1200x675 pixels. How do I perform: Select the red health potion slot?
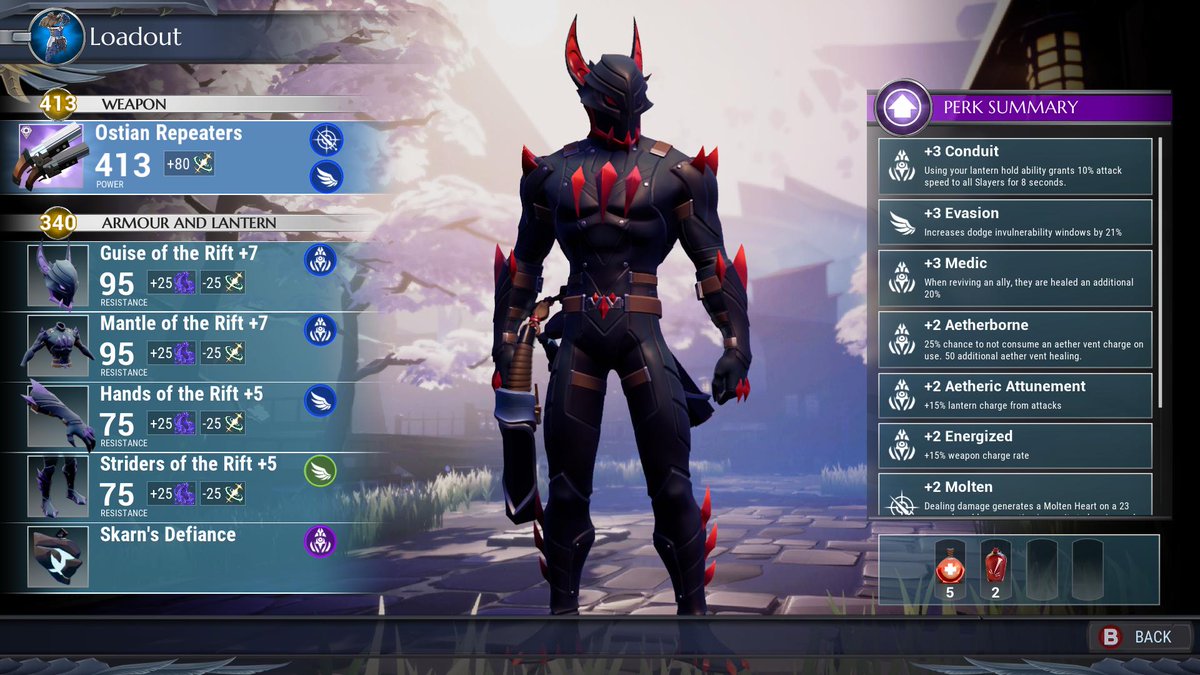click(x=950, y=570)
